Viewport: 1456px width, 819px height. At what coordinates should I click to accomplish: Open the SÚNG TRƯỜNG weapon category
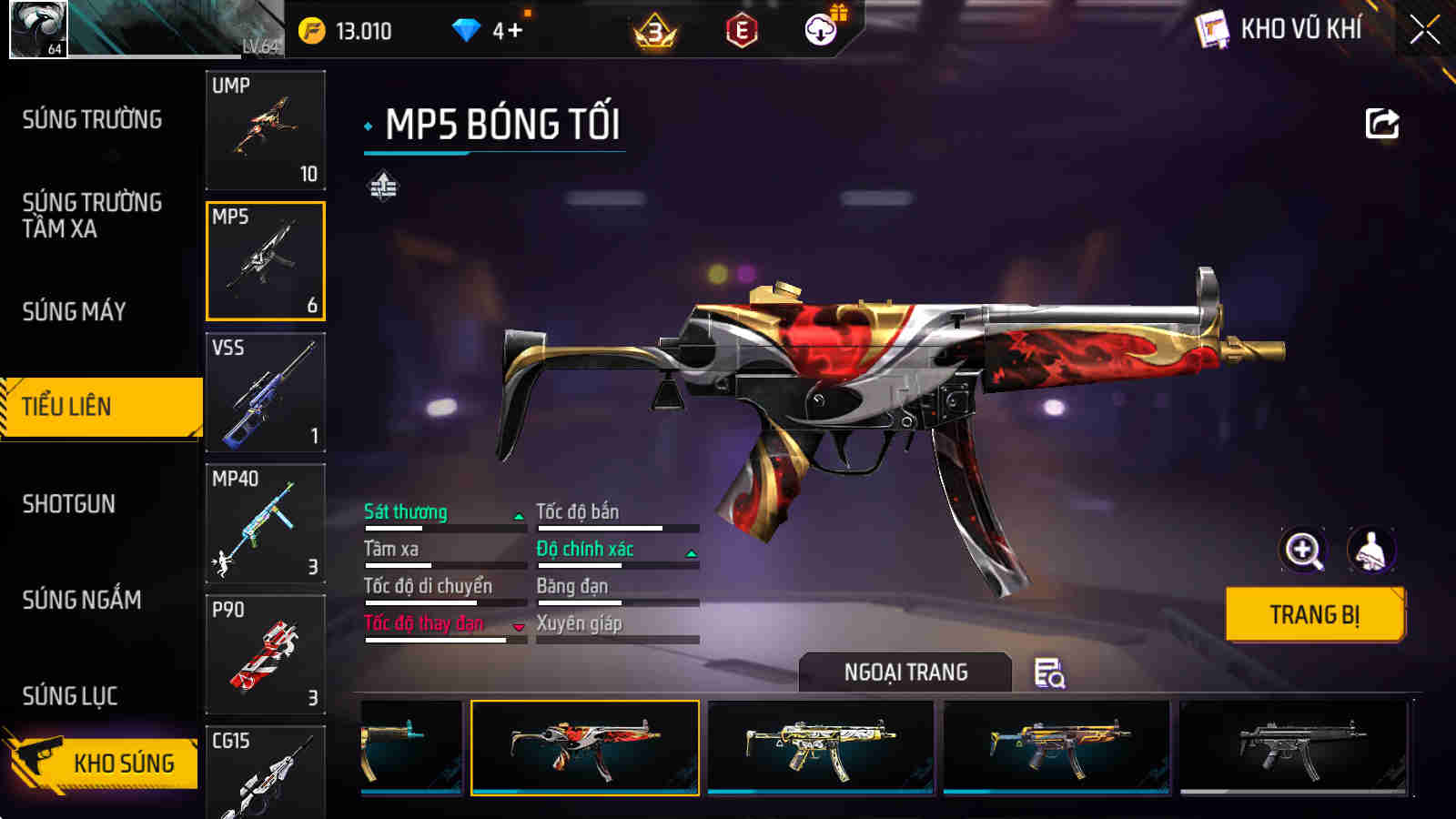(x=92, y=119)
